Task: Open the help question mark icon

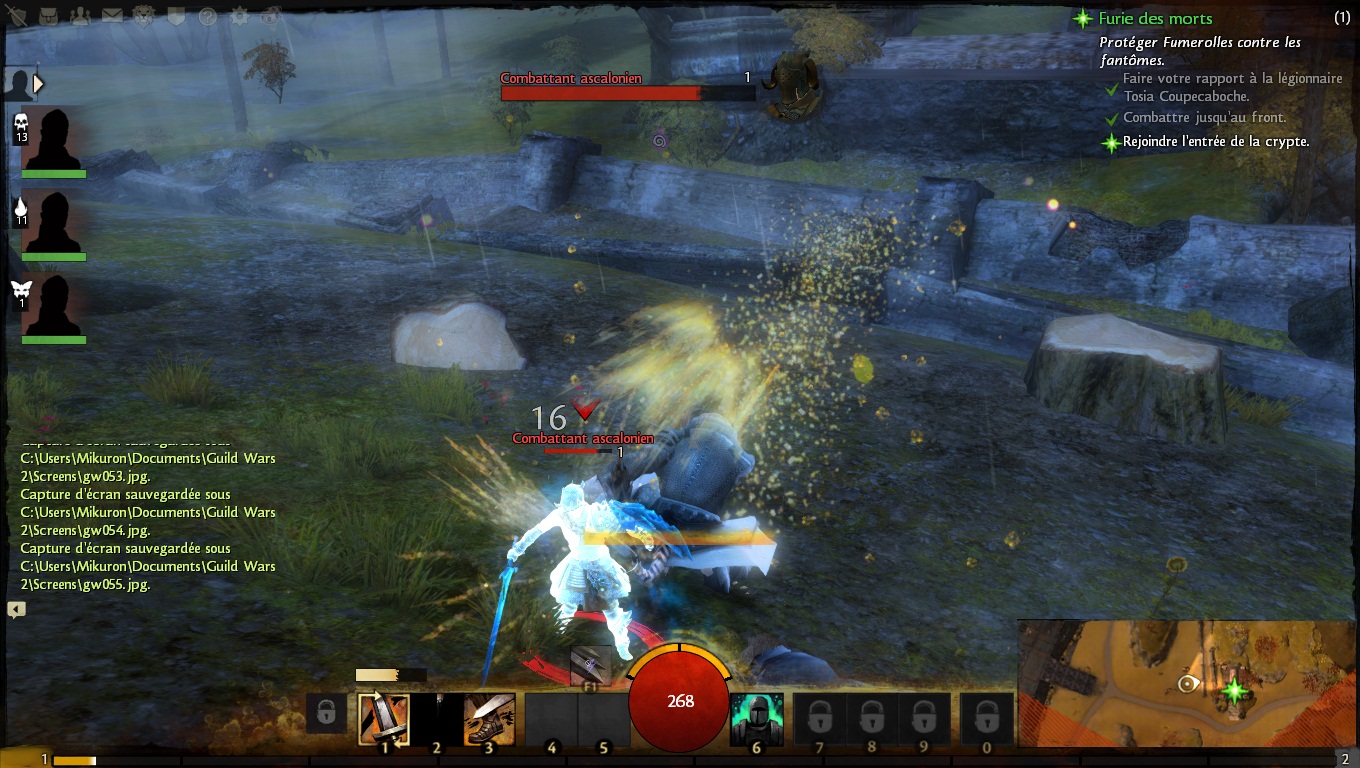Action: click(x=208, y=16)
